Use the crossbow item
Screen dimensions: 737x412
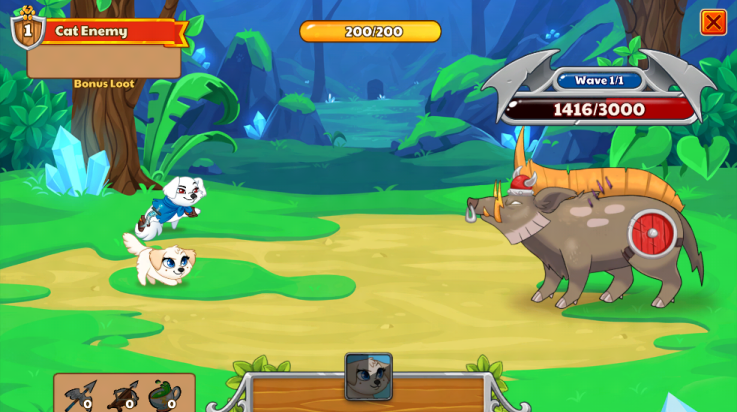(123, 396)
